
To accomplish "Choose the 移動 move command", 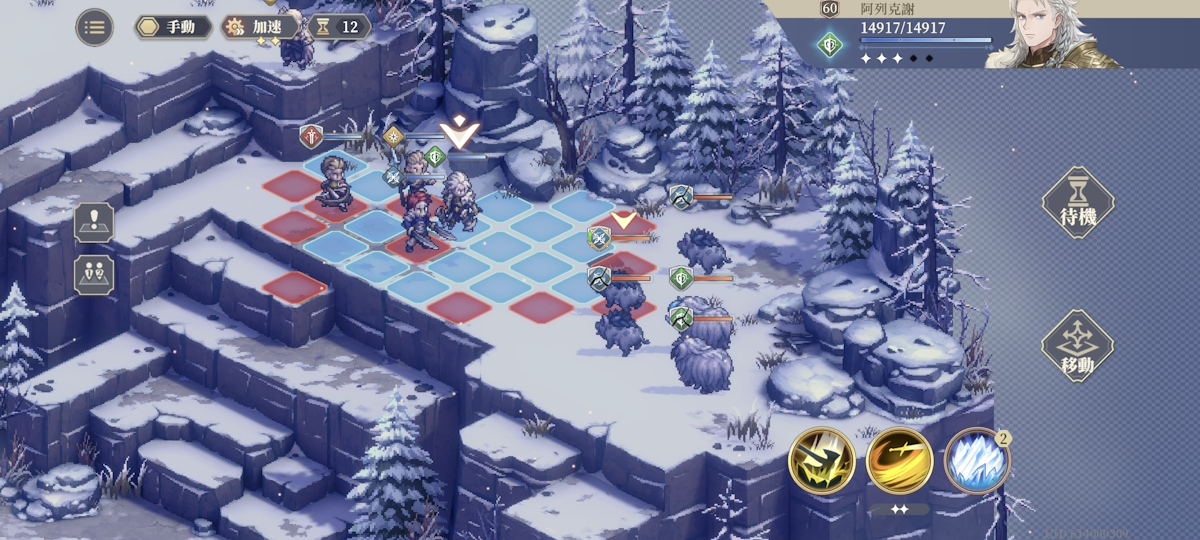I will tap(1077, 347).
